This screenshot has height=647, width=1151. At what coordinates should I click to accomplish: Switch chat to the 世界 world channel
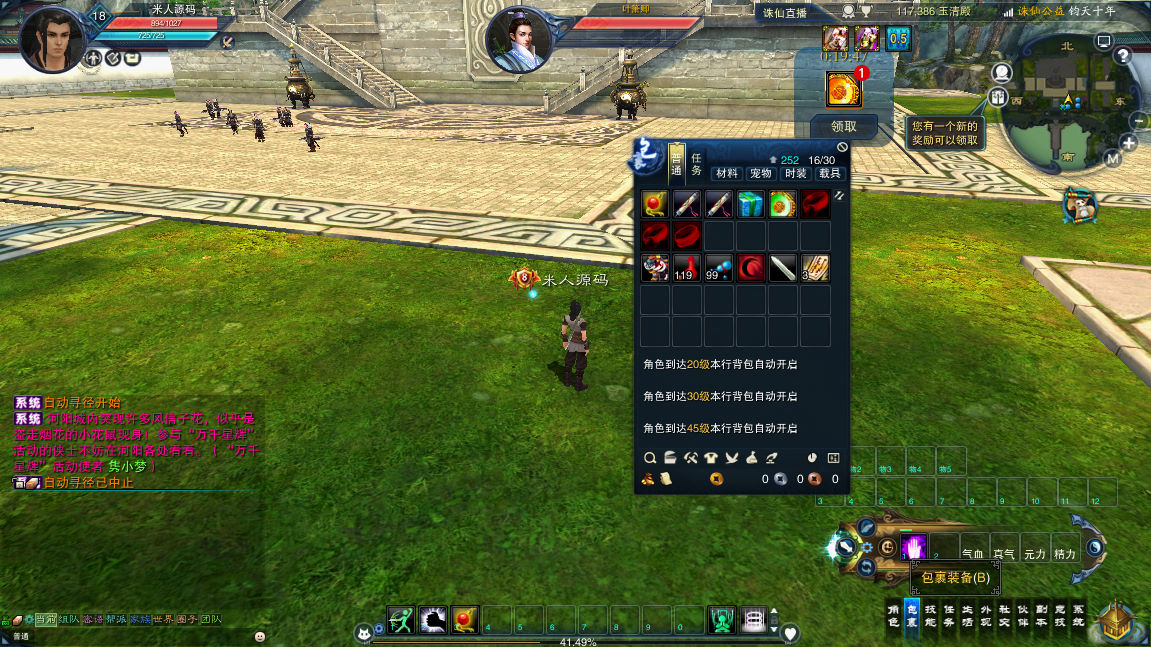(163, 620)
